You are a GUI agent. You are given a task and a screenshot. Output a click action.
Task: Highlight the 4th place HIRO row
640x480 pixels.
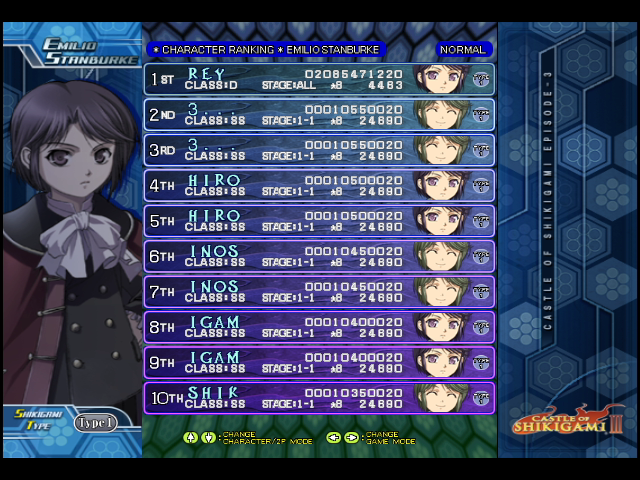tap(320, 185)
